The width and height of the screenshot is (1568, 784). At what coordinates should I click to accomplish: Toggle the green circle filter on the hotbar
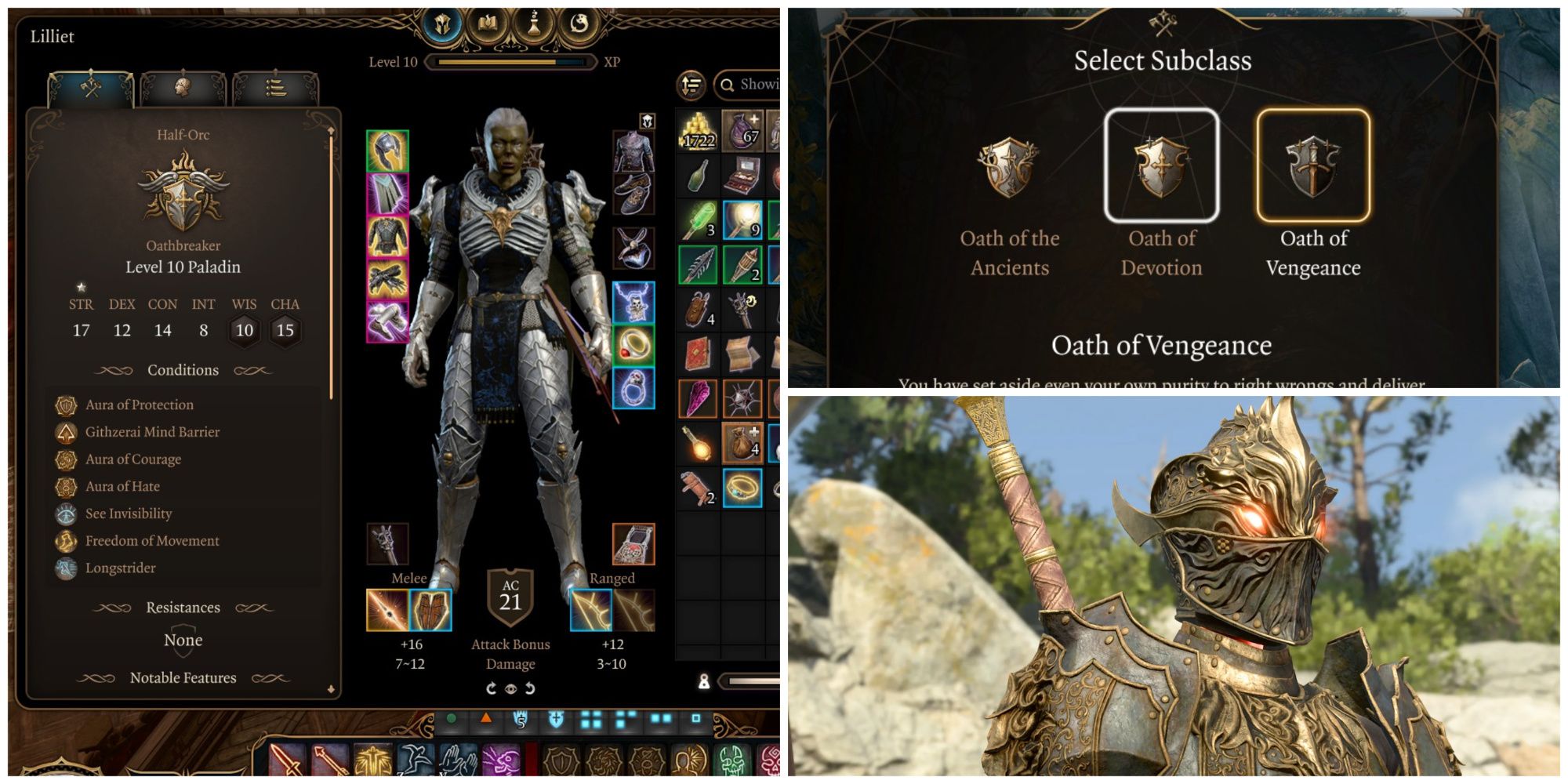(451, 720)
